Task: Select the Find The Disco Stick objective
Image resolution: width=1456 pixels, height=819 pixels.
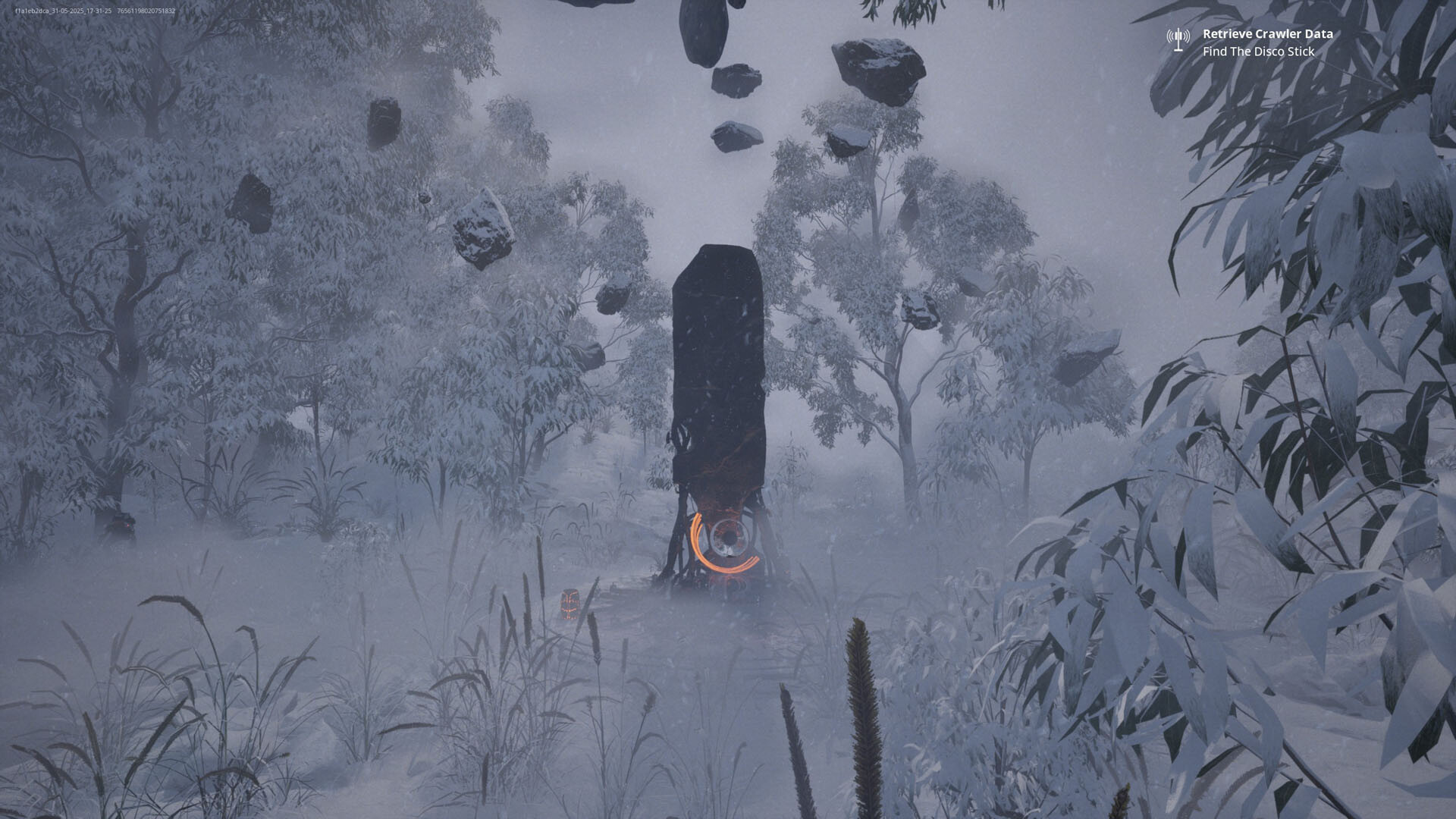Action: 1258,52
